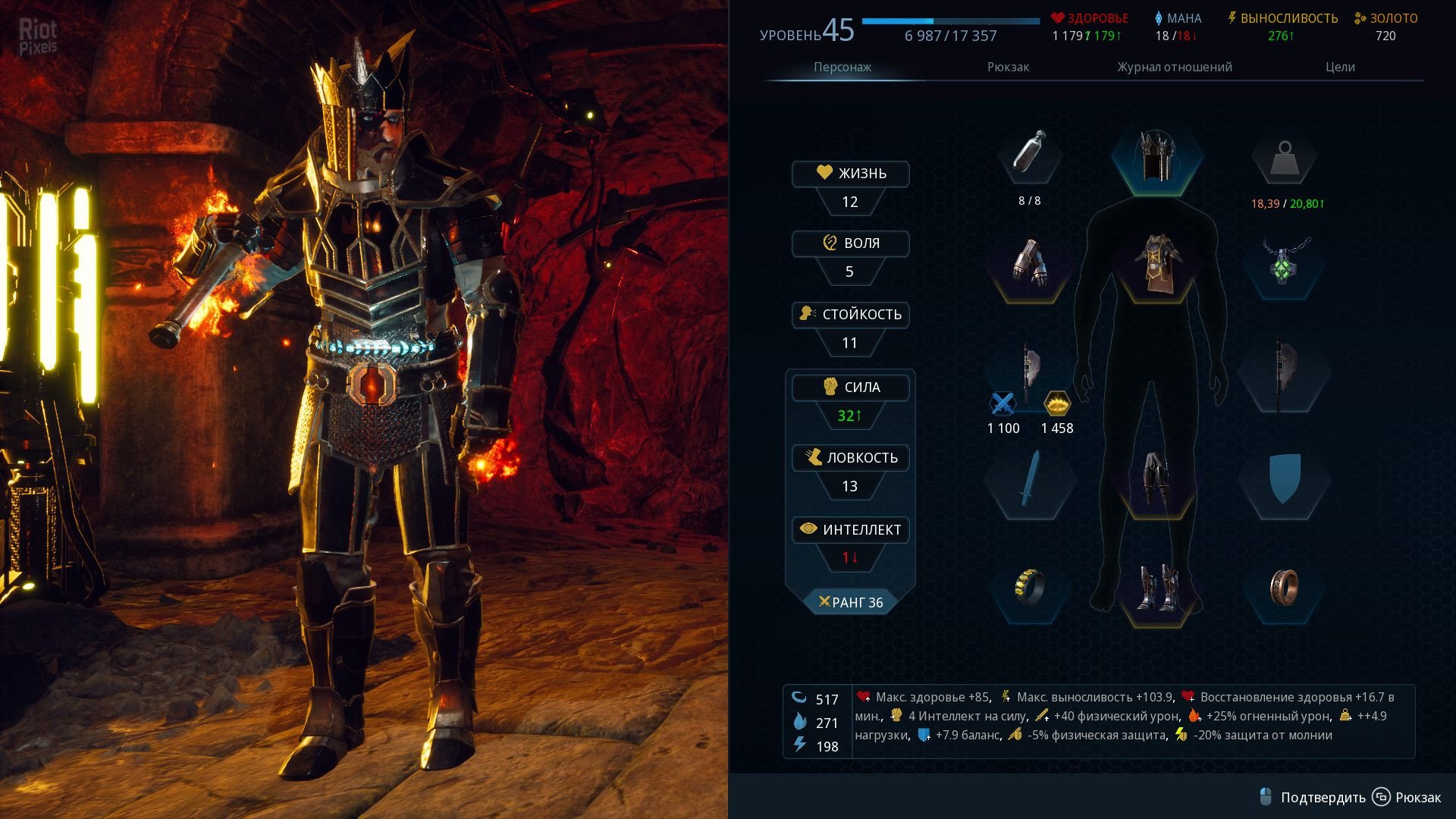Open the Рюкзак tab

coord(1008,67)
